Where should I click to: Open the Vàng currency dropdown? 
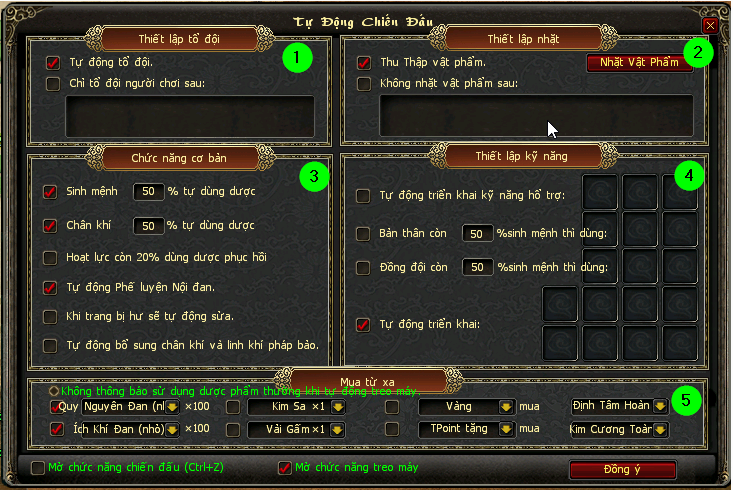[508, 407]
